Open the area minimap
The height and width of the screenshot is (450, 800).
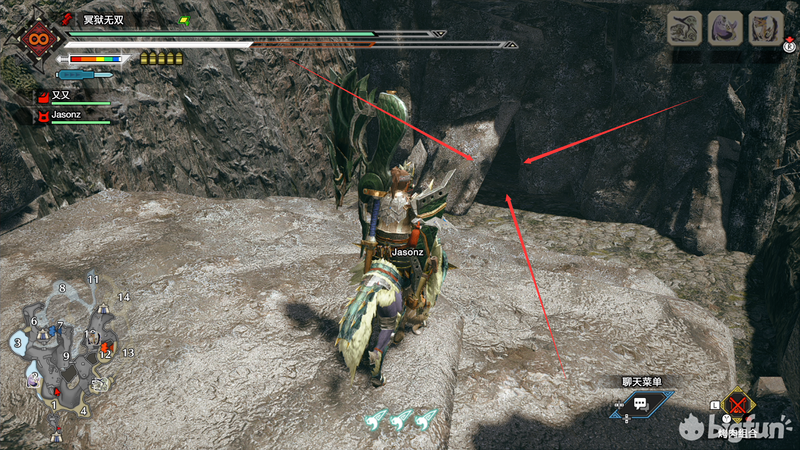click(65, 345)
